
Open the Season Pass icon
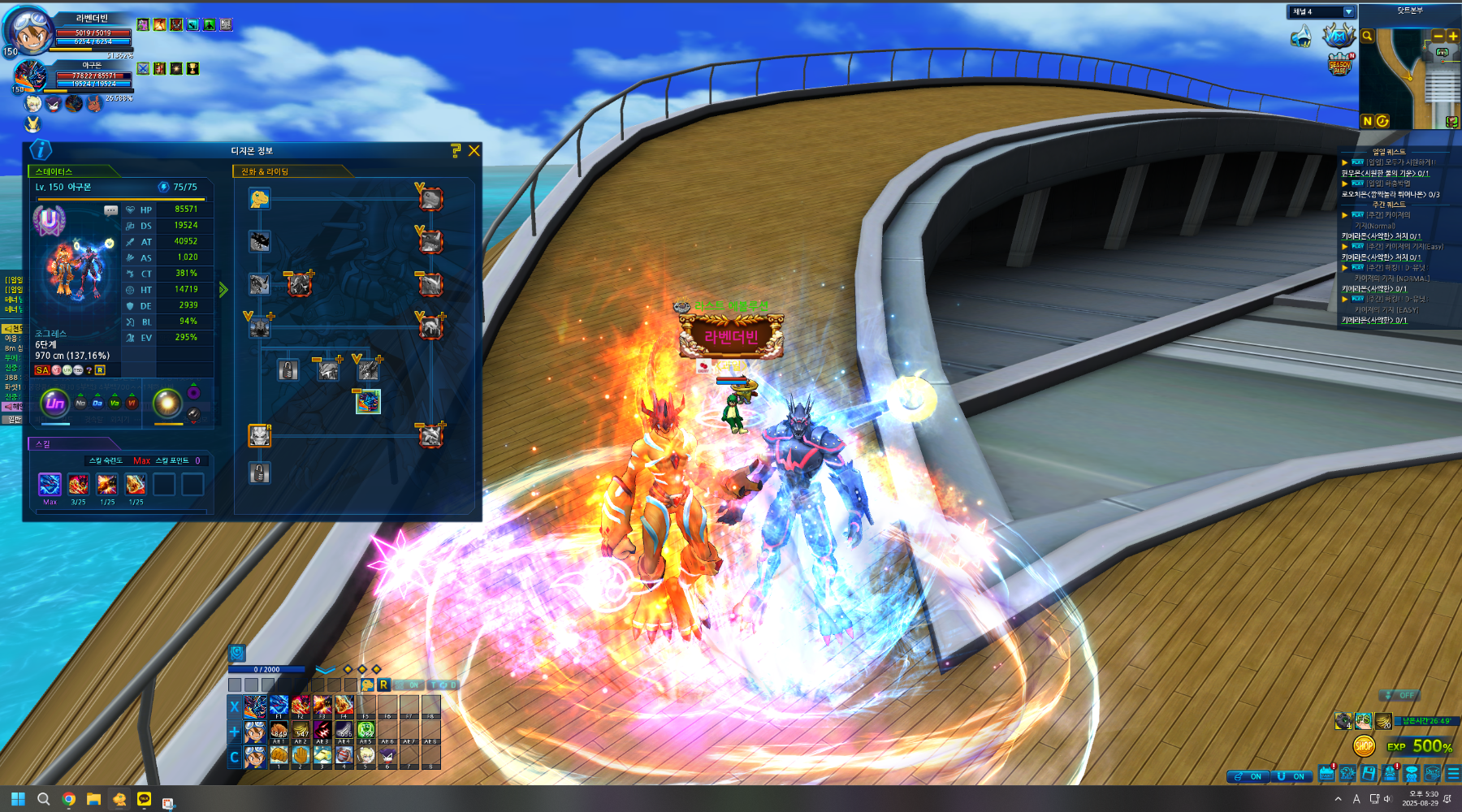pos(1339,65)
